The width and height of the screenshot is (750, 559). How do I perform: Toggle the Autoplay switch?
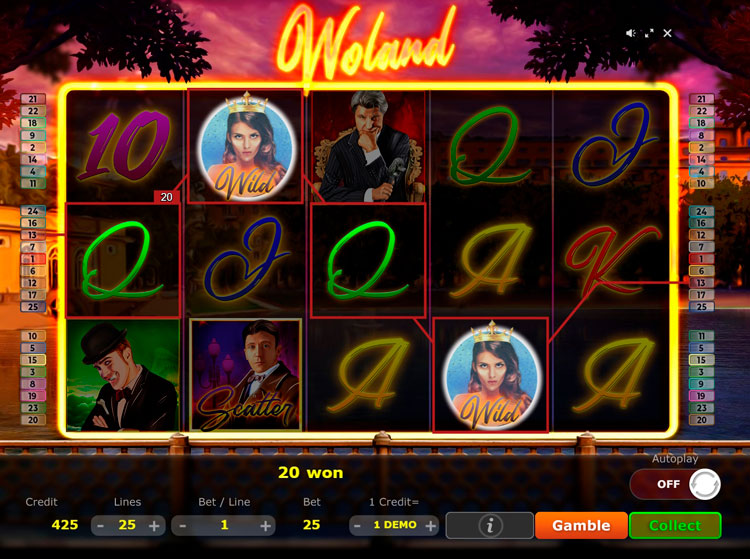coord(676,484)
